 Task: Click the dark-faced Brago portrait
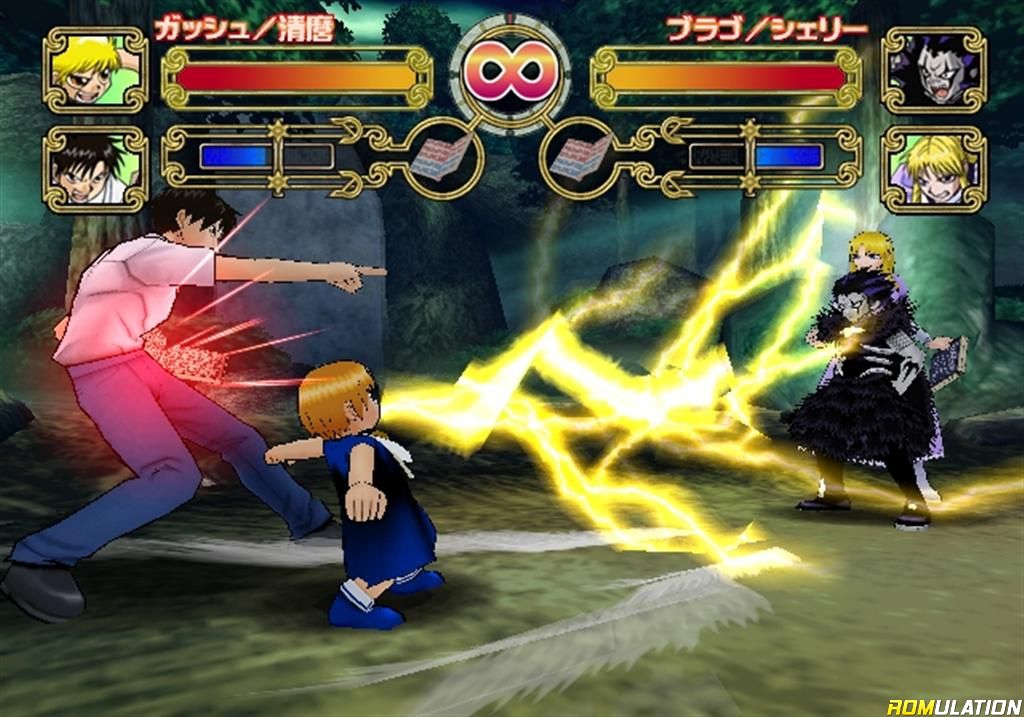pos(933,71)
